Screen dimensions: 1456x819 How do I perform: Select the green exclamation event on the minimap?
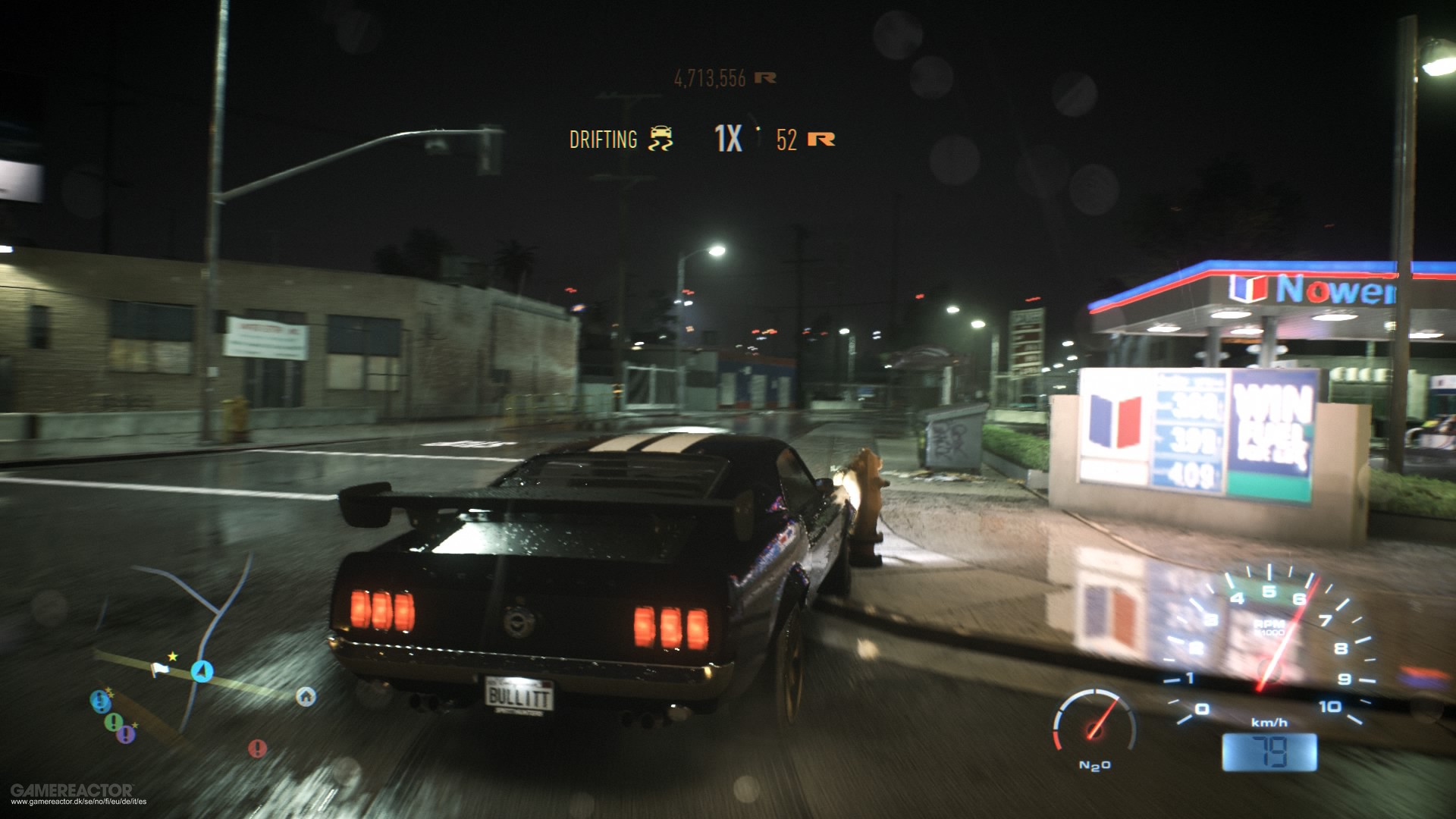(114, 722)
